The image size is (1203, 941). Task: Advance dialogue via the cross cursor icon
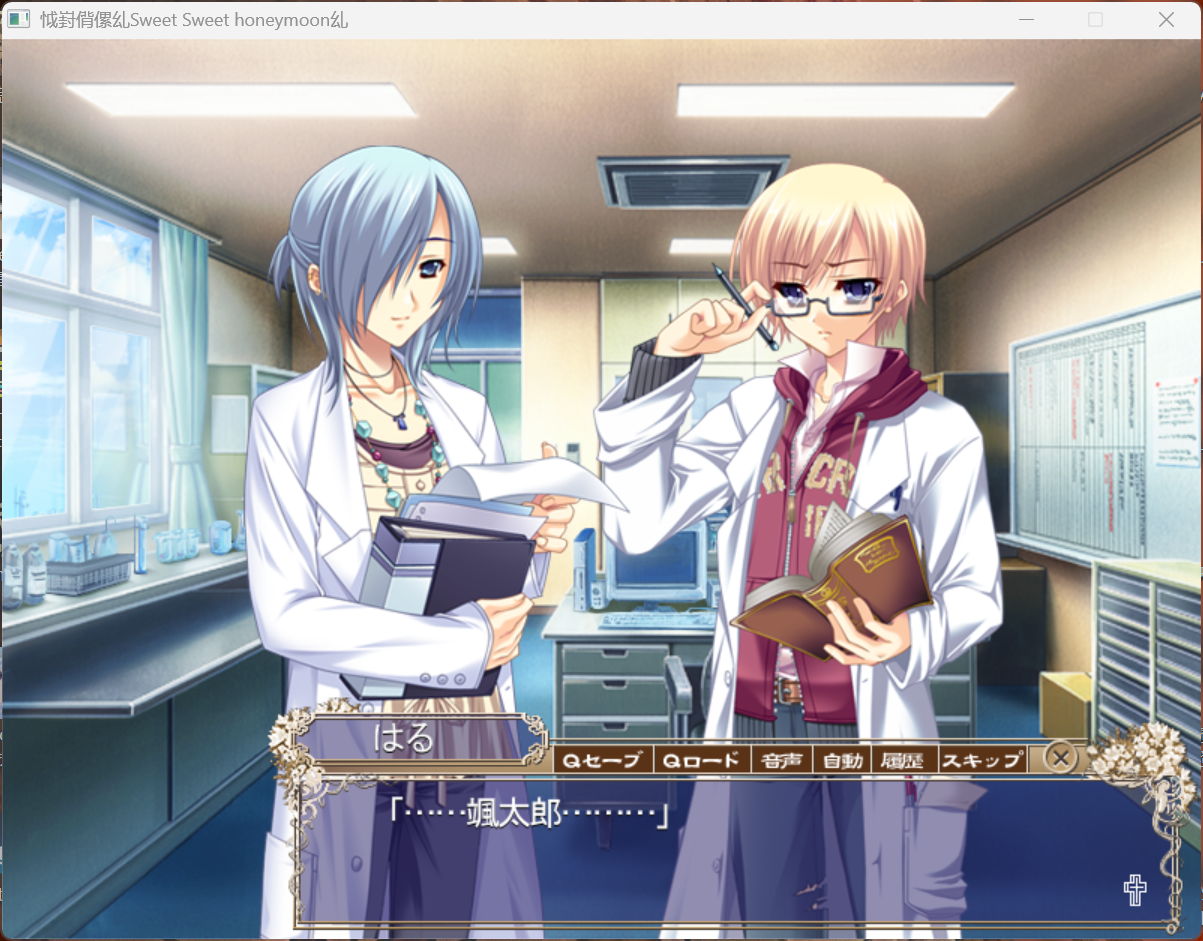coord(1135,889)
